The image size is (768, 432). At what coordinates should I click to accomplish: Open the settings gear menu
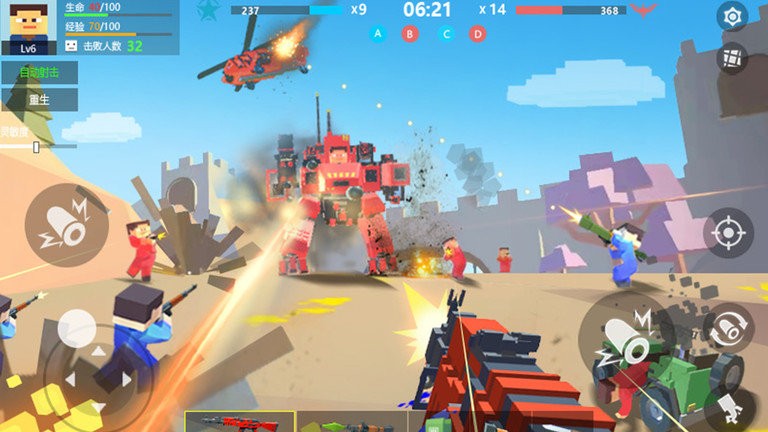click(732, 17)
